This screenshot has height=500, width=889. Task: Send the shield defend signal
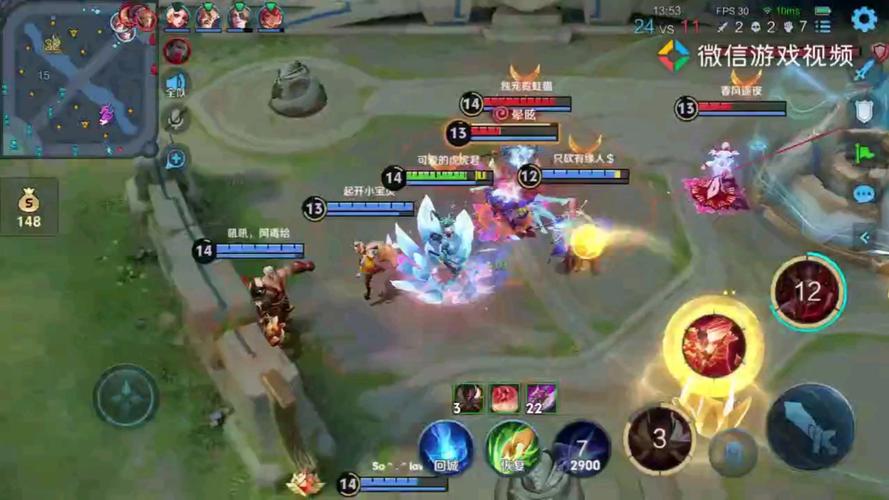click(x=864, y=111)
